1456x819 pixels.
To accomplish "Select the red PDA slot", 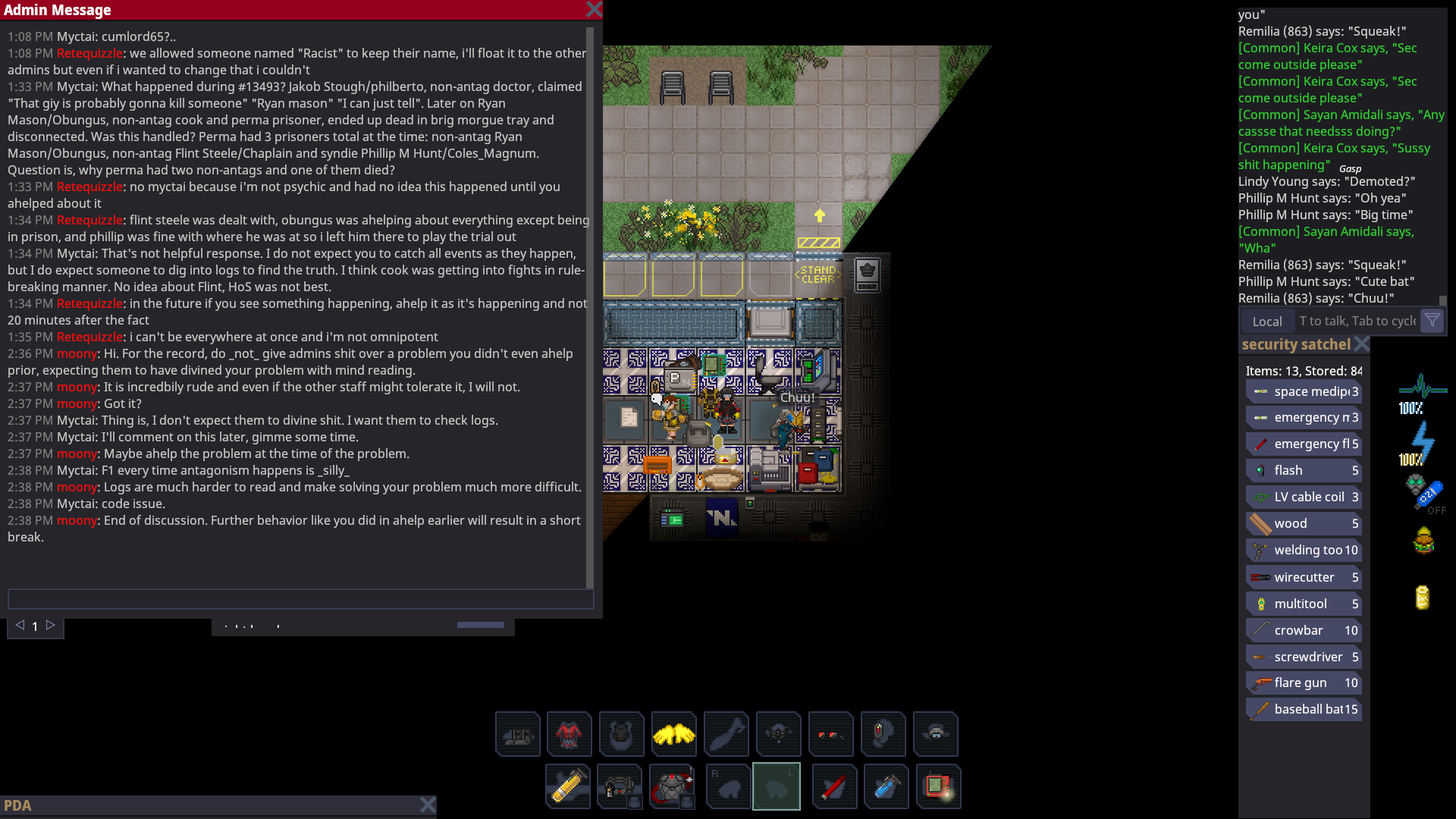I will [938, 787].
